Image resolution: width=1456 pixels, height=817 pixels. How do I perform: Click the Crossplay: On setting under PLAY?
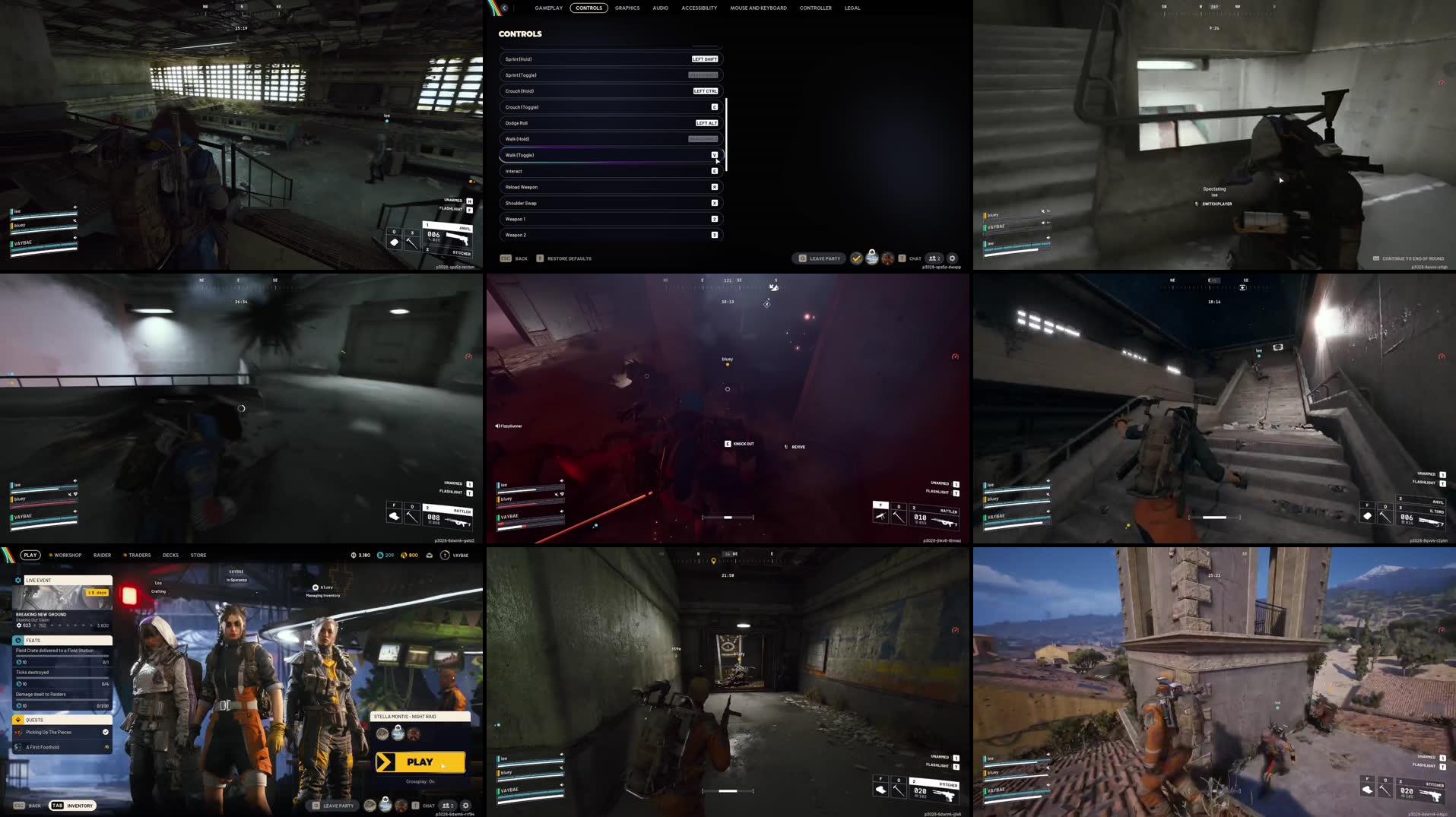click(x=420, y=781)
